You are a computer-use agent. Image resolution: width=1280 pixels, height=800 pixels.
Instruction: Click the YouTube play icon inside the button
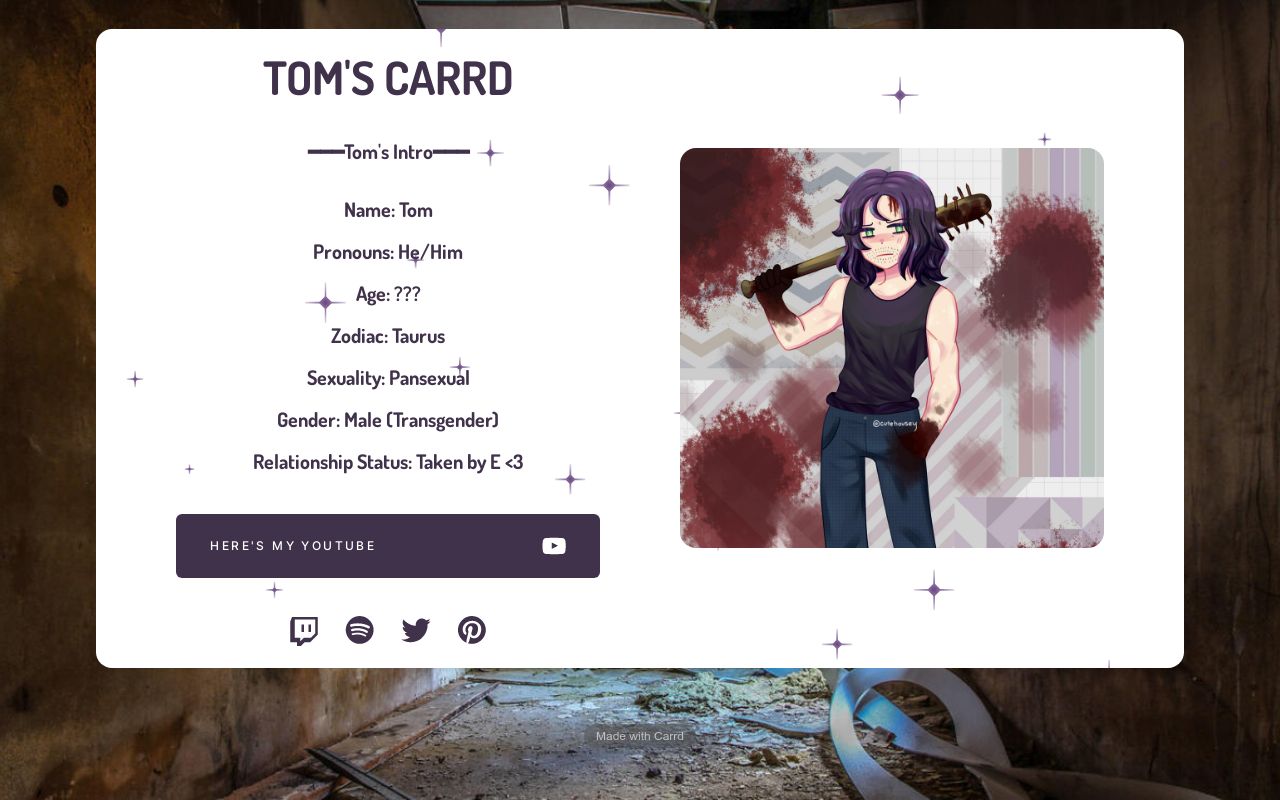(554, 546)
